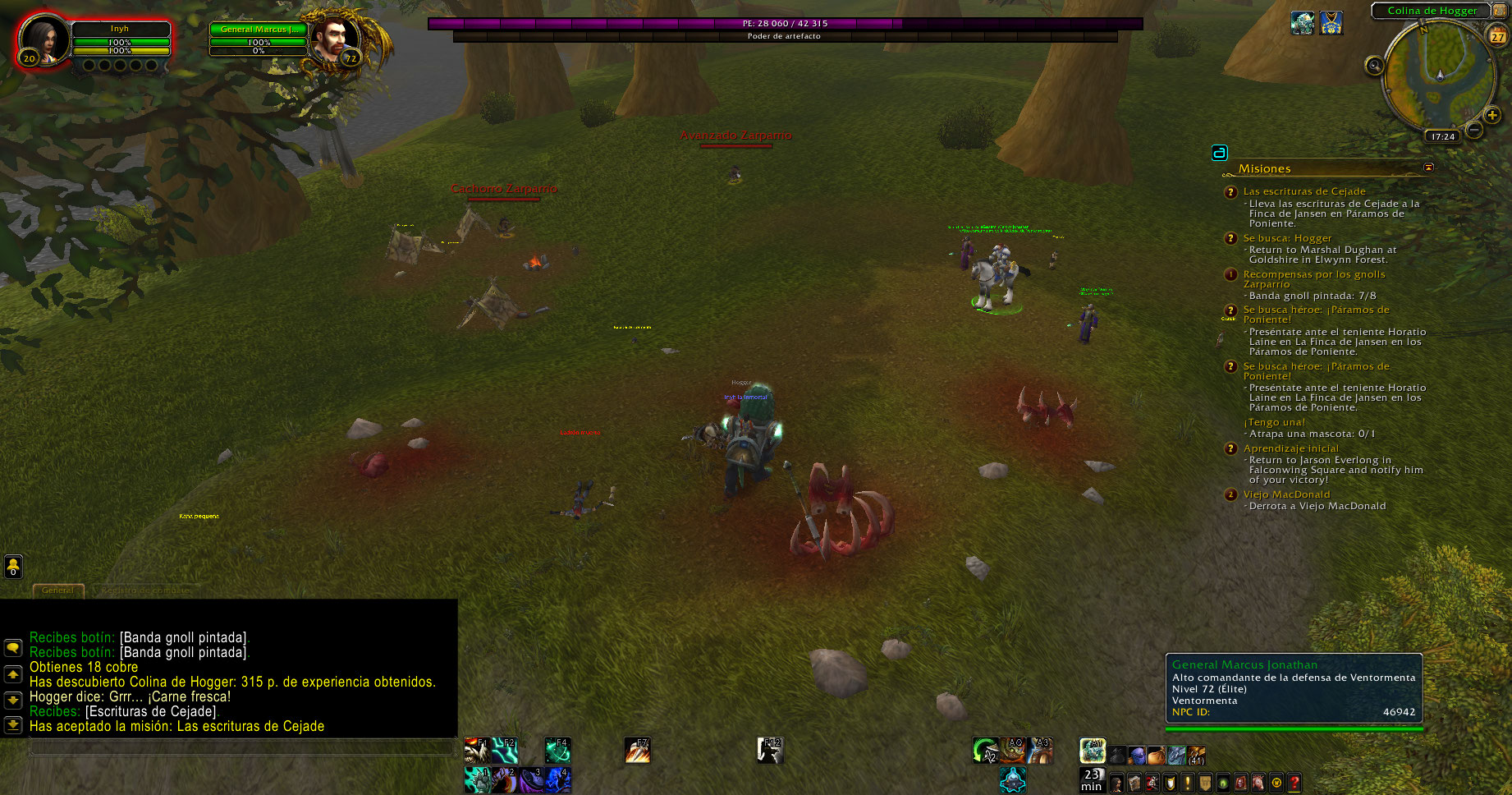Click the chat text input box
Screen dimensions: 1512x795
tap(242, 747)
